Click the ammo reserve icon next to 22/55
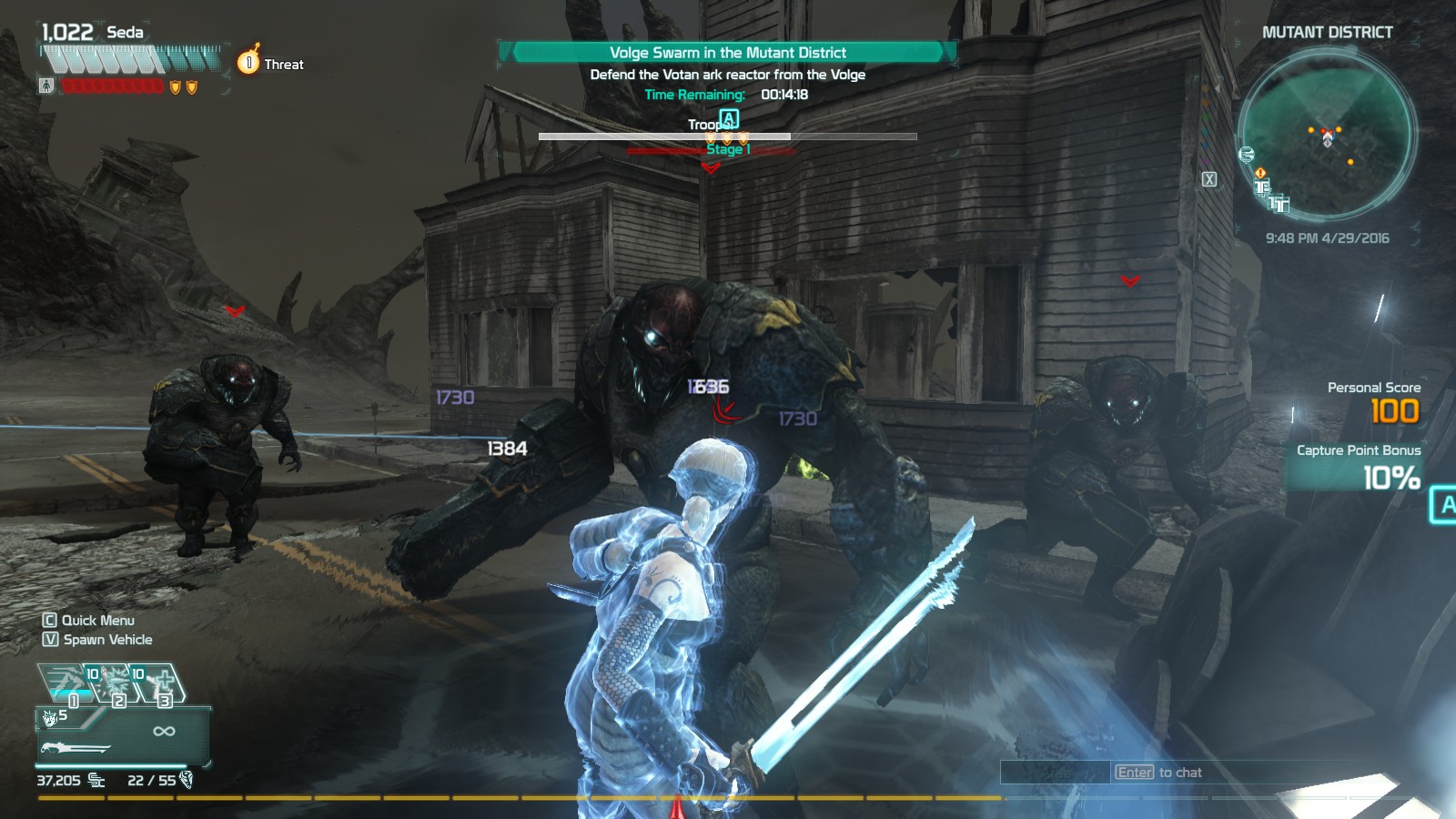The image size is (1456, 819). (x=187, y=781)
